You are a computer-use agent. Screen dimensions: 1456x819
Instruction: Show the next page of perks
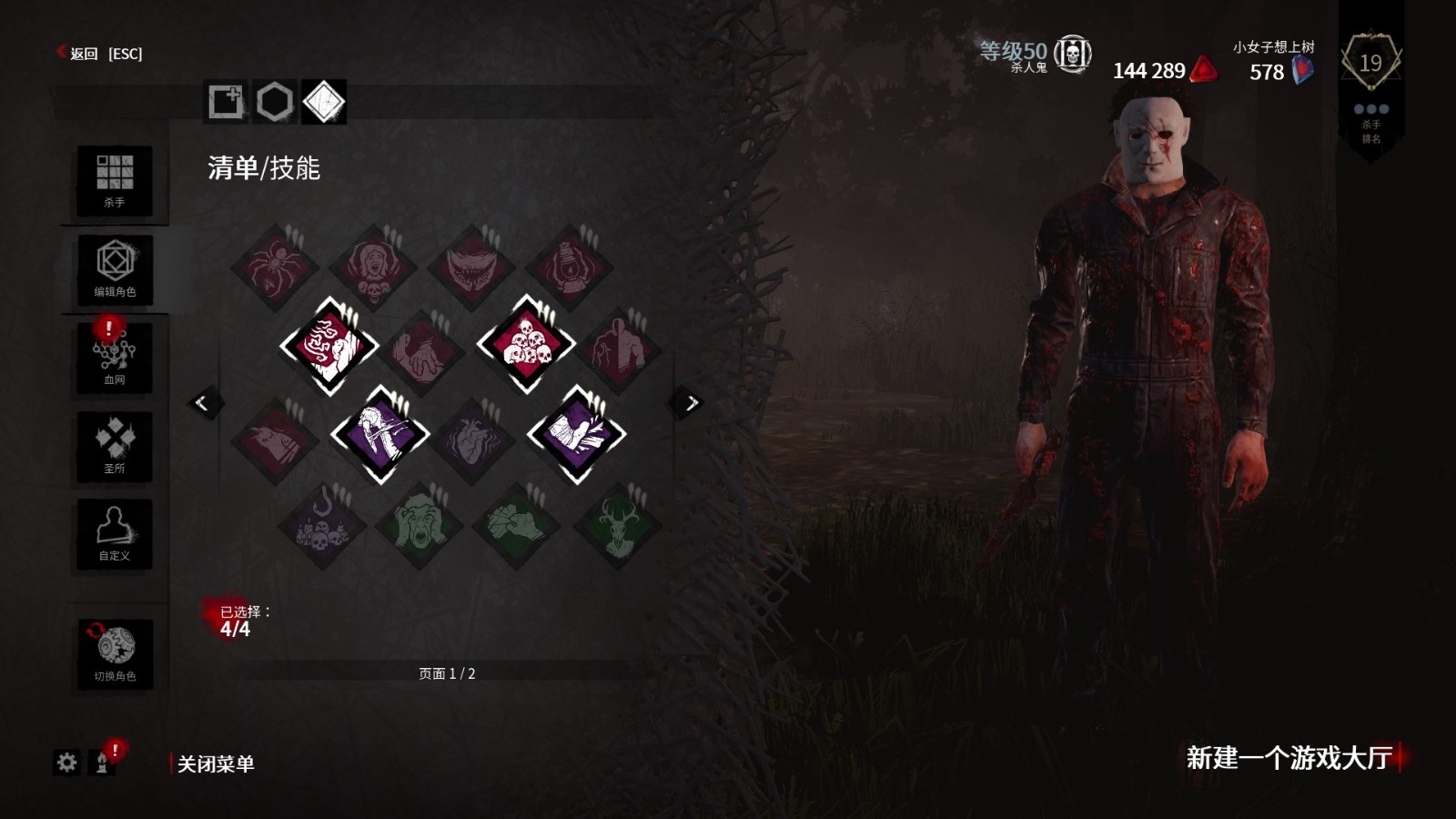(690, 402)
